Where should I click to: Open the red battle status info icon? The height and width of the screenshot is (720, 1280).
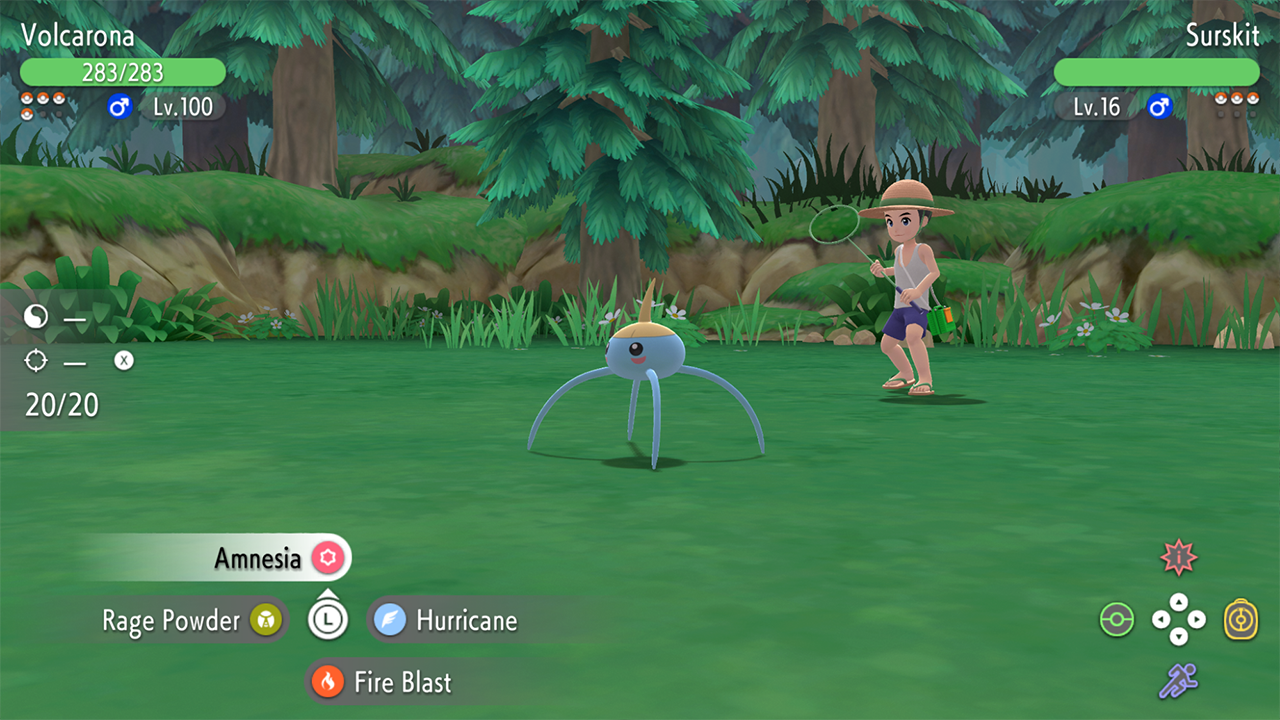point(1179,558)
